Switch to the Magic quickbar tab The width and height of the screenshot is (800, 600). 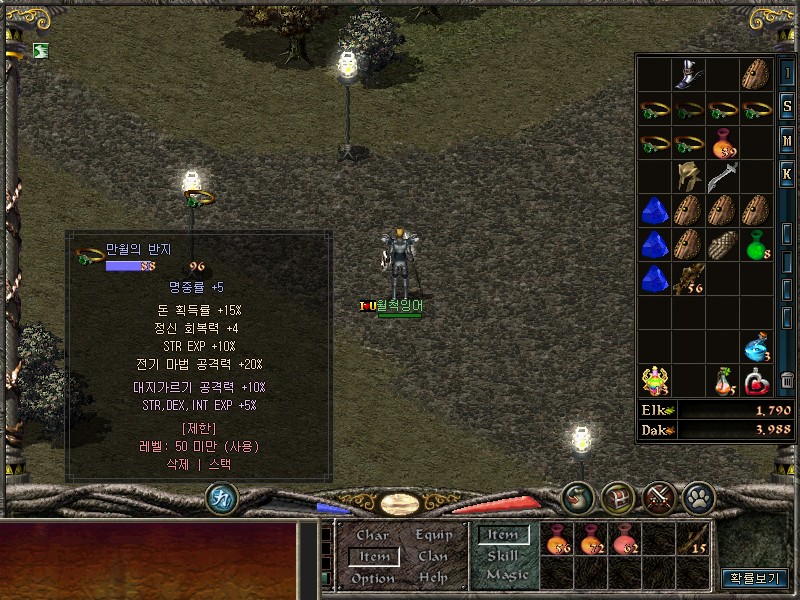click(506, 575)
